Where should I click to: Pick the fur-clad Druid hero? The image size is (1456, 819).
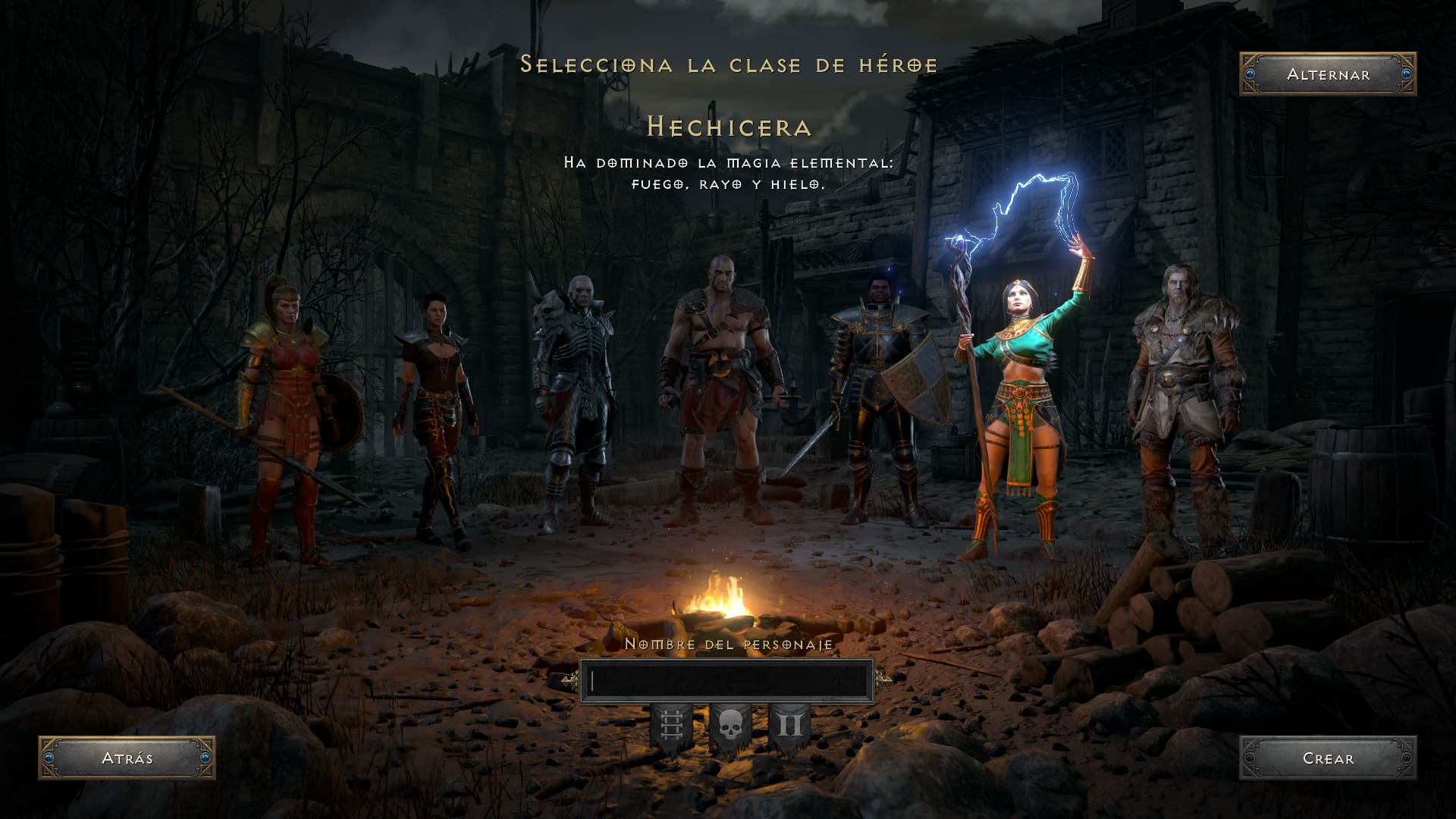tap(1179, 394)
